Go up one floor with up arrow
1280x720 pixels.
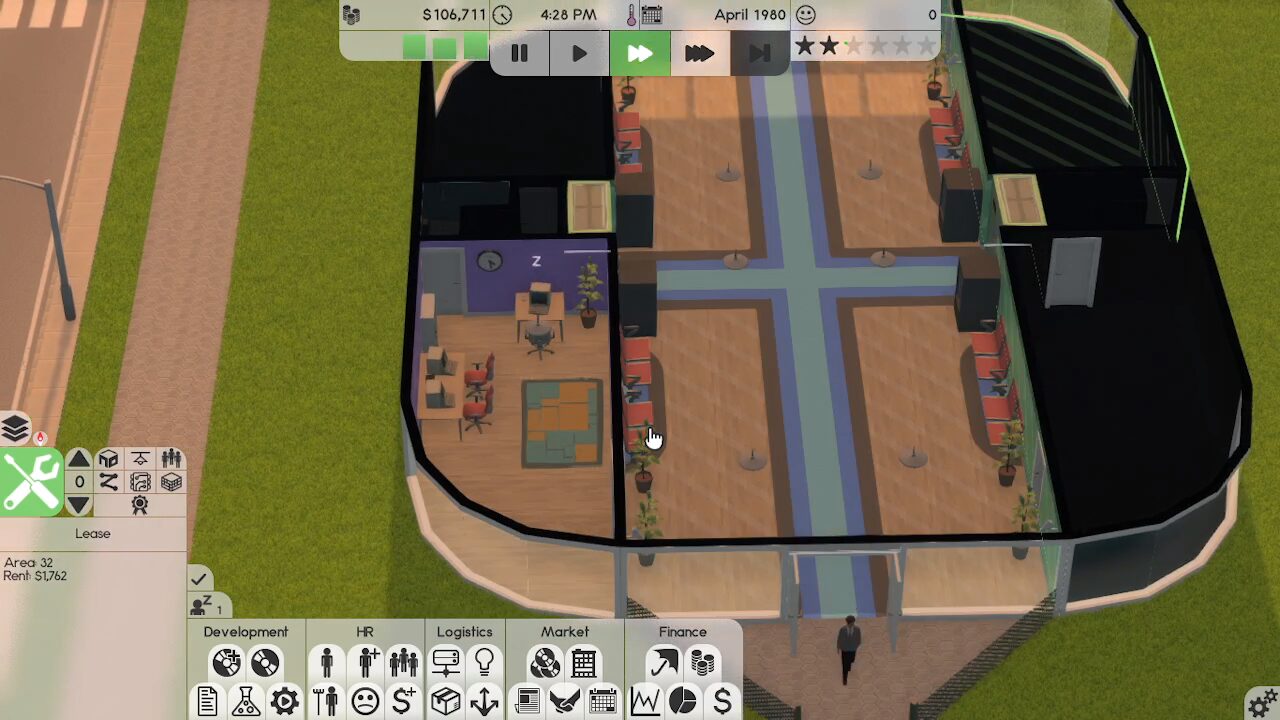pos(79,459)
